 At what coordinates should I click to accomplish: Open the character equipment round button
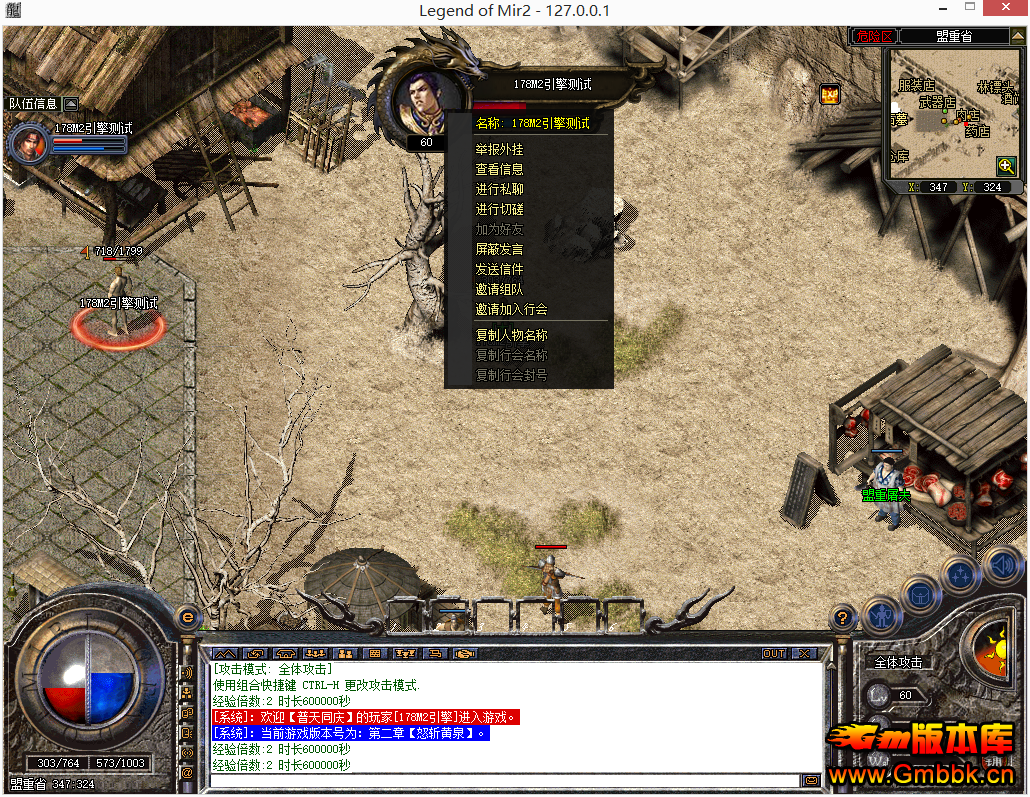(883, 614)
